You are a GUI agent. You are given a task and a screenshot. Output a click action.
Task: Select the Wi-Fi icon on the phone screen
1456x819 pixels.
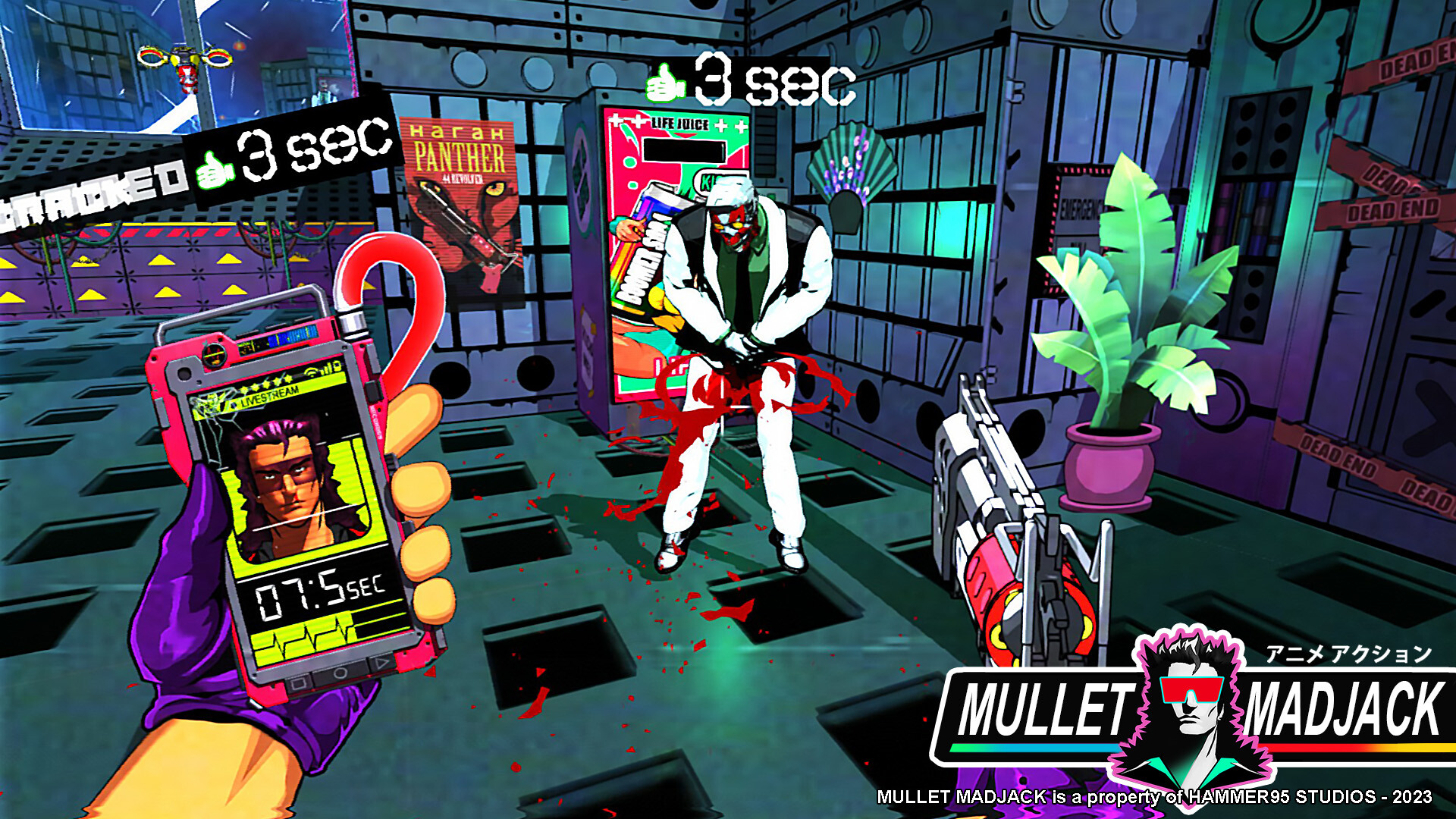(x=312, y=371)
